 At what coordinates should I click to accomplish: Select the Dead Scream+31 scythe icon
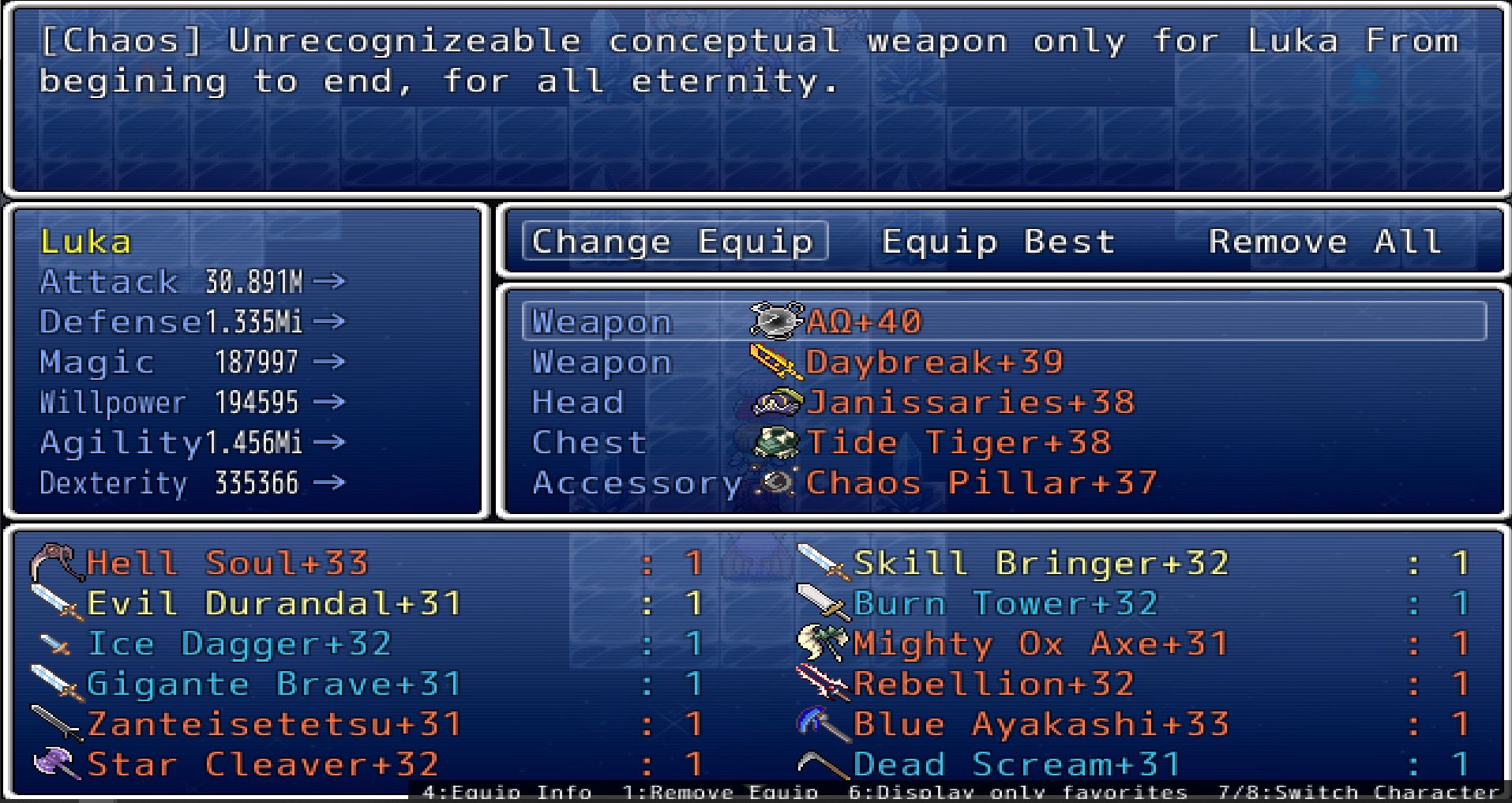[821, 763]
